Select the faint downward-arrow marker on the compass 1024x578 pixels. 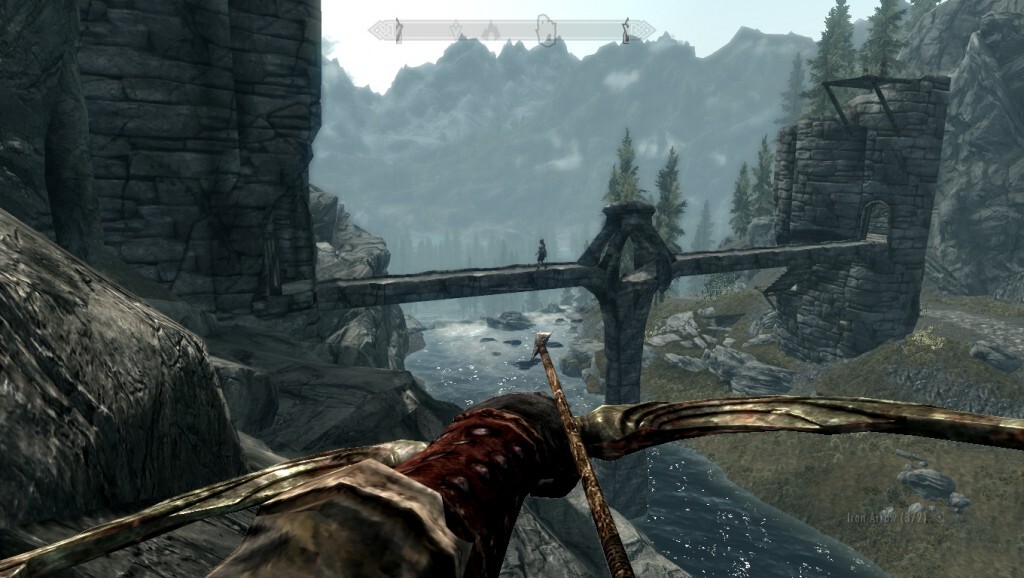click(x=456, y=31)
